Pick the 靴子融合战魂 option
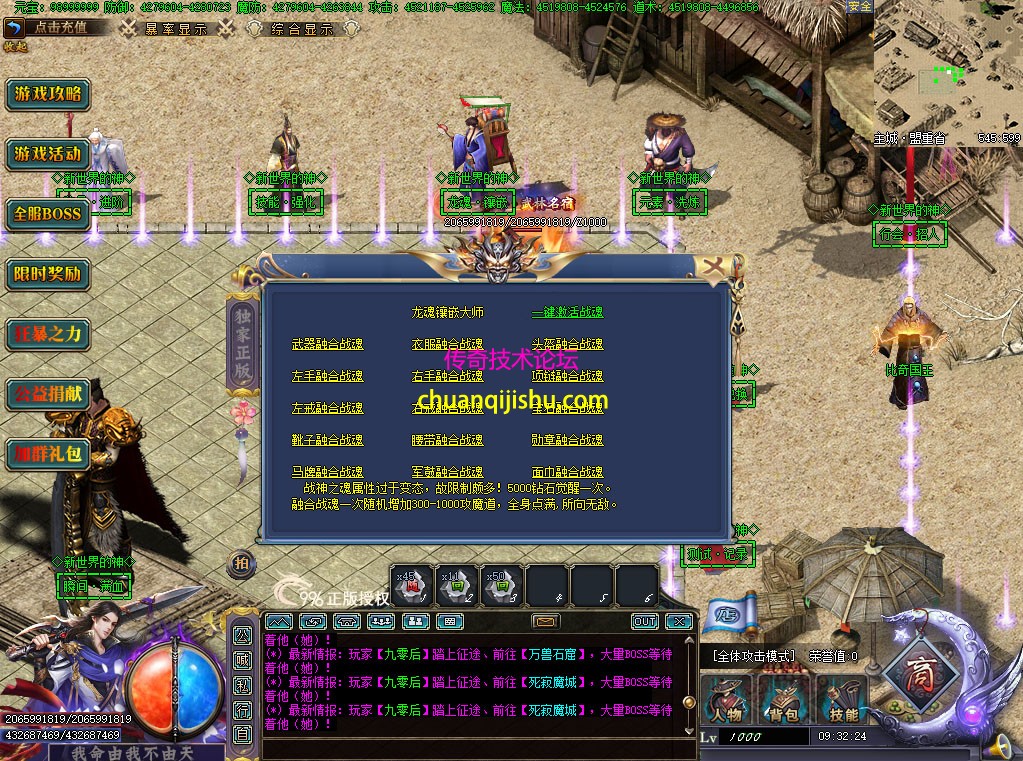Image resolution: width=1023 pixels, height=761 pixels. 327,440
